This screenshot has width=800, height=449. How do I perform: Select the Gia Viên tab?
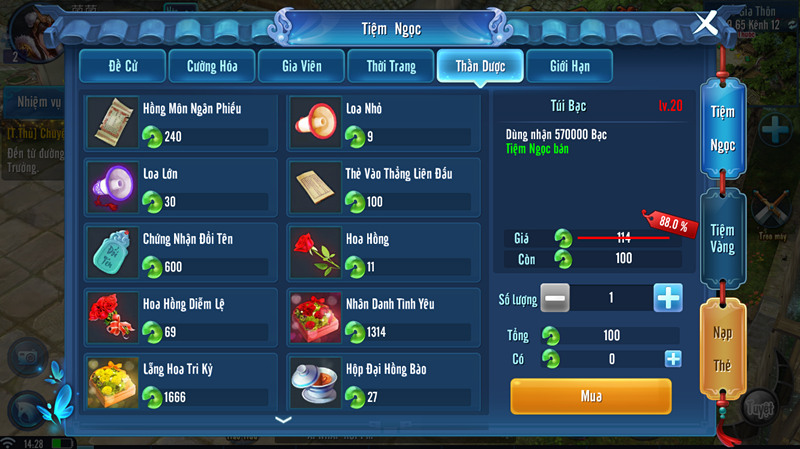(300, 66)
